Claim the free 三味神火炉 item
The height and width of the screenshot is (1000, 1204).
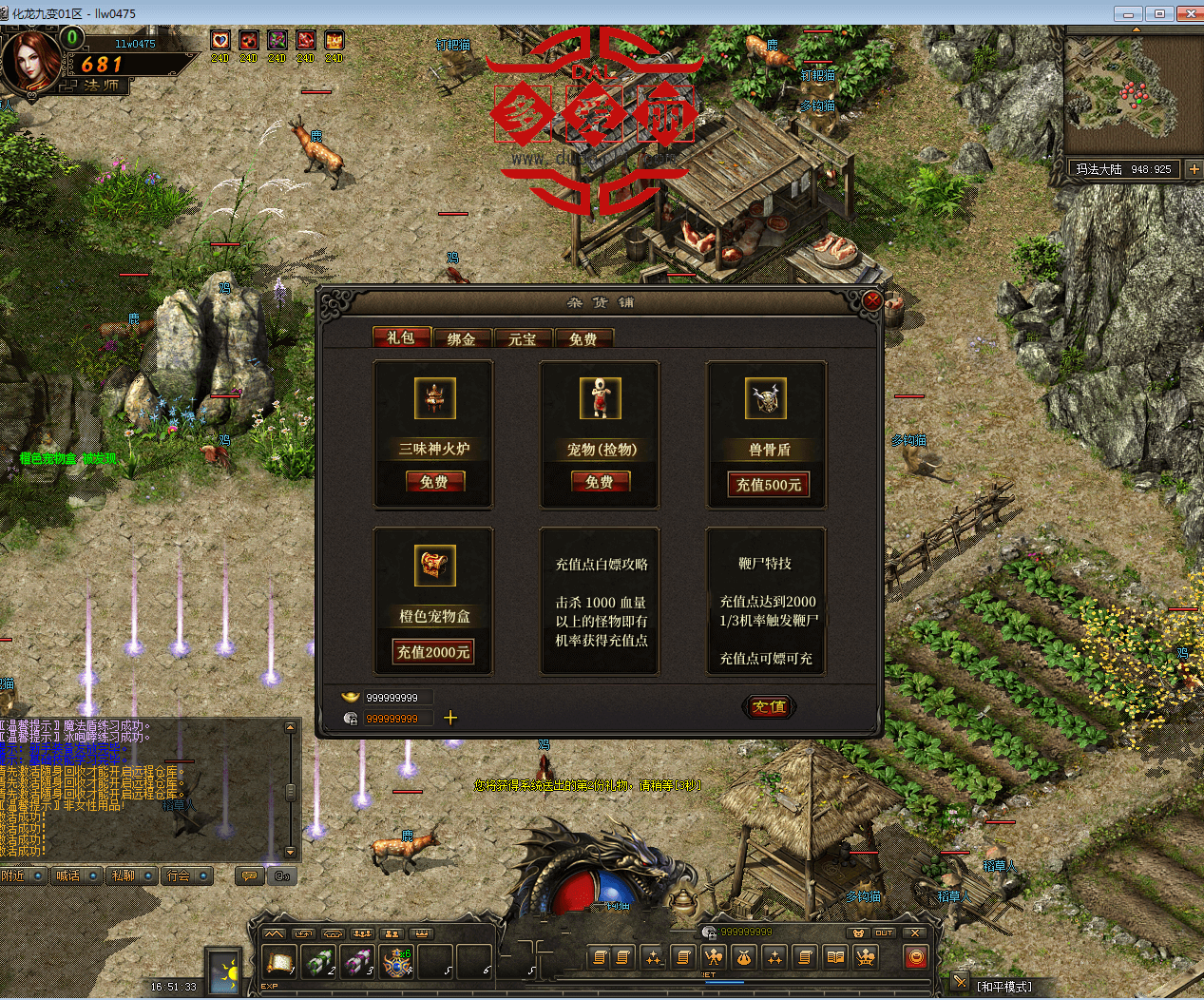click(x=434, y=482)
